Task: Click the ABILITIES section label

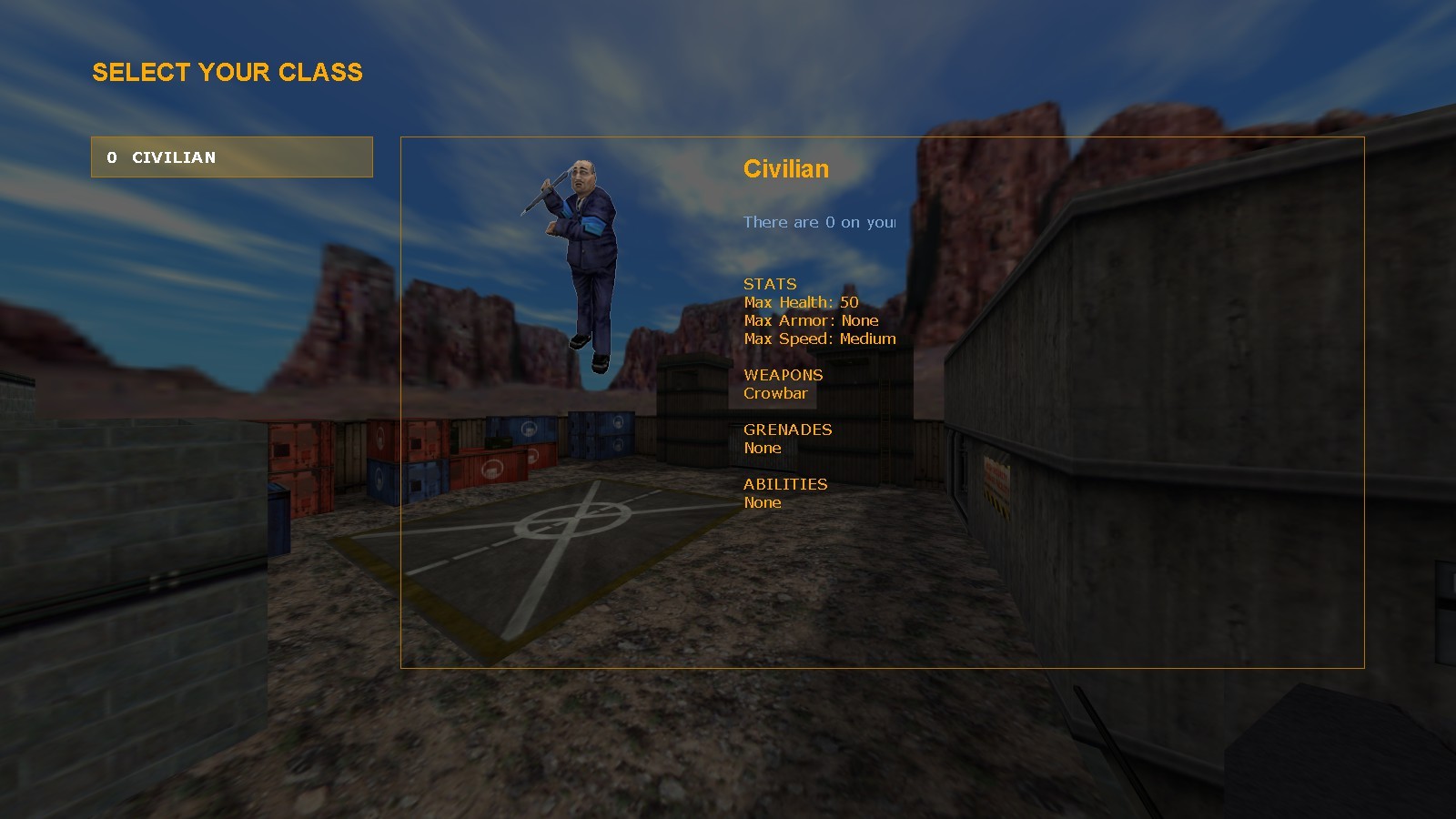Action: (x=785, y=484)
